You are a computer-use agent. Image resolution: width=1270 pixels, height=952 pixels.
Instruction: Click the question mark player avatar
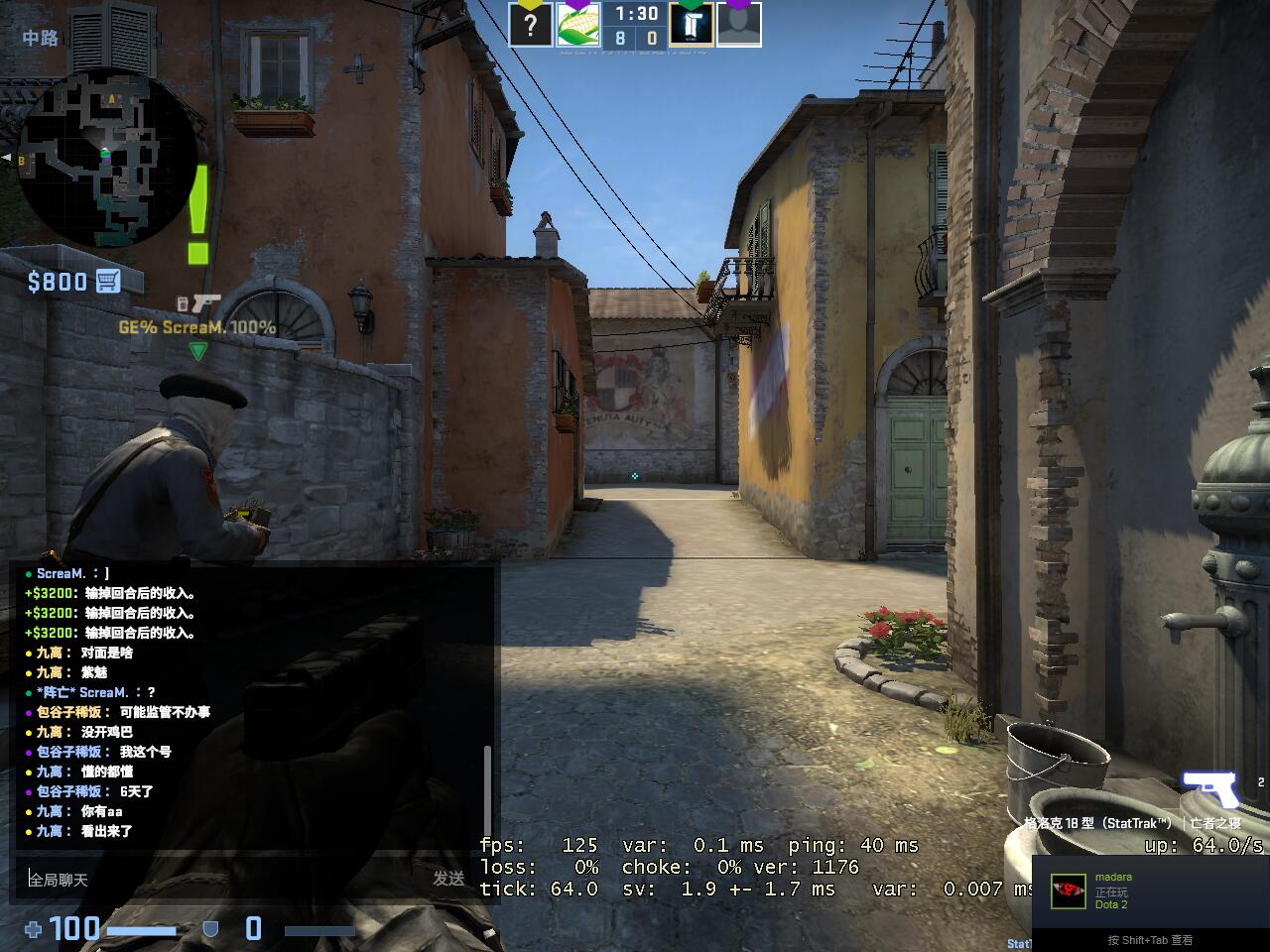(531, 25)
